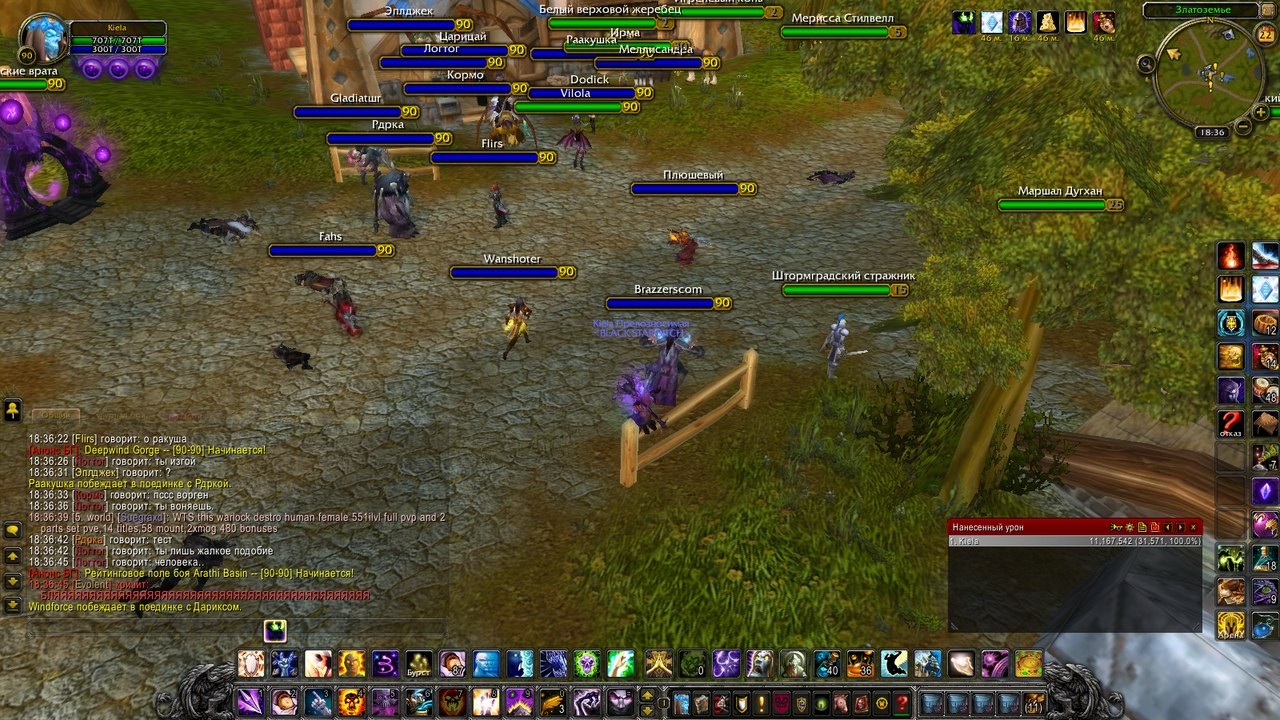Use the flaming skull ability icon

tap(351, 701)
